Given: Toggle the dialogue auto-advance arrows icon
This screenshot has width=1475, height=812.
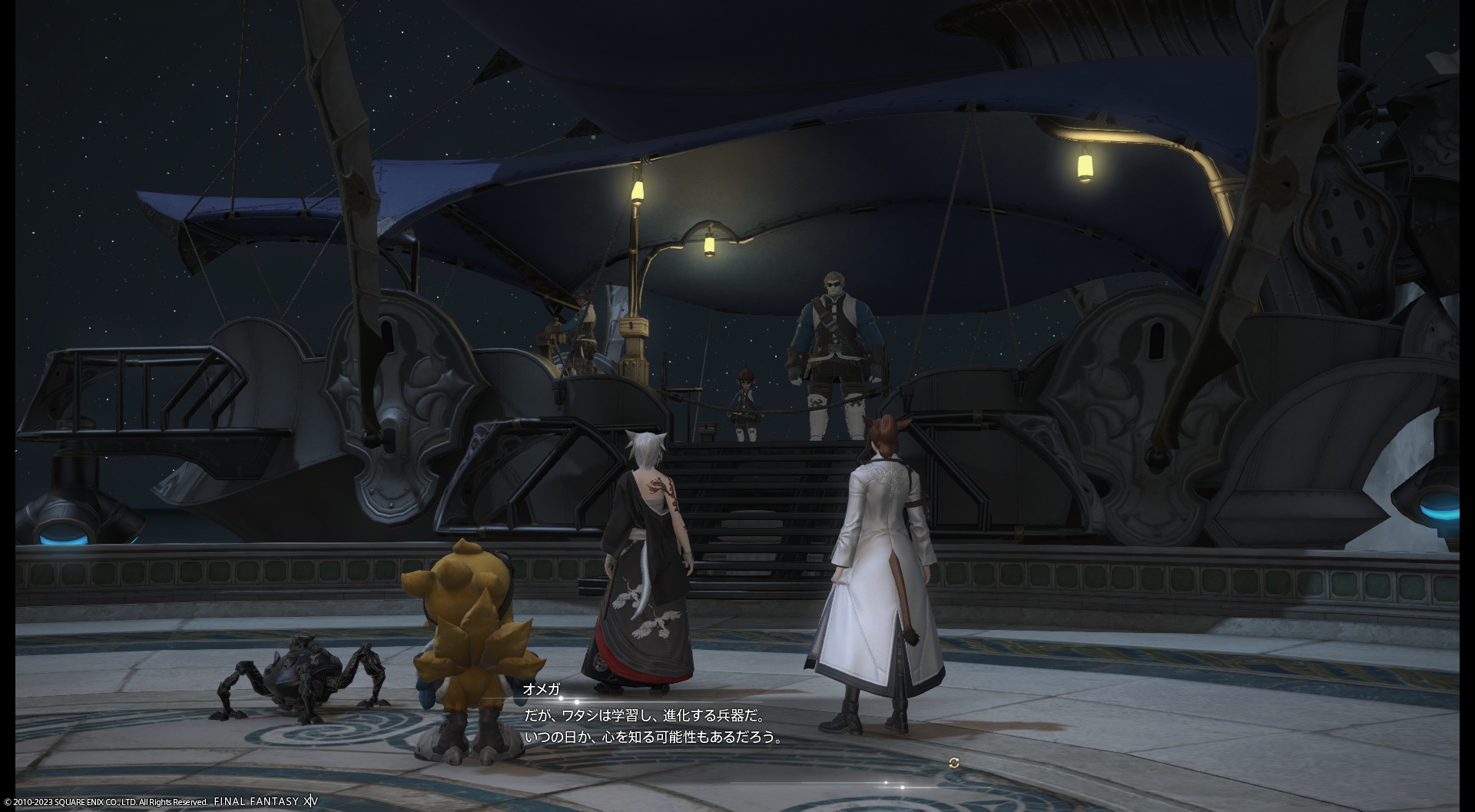Looking at the screenshot, I should coord(954,763).
